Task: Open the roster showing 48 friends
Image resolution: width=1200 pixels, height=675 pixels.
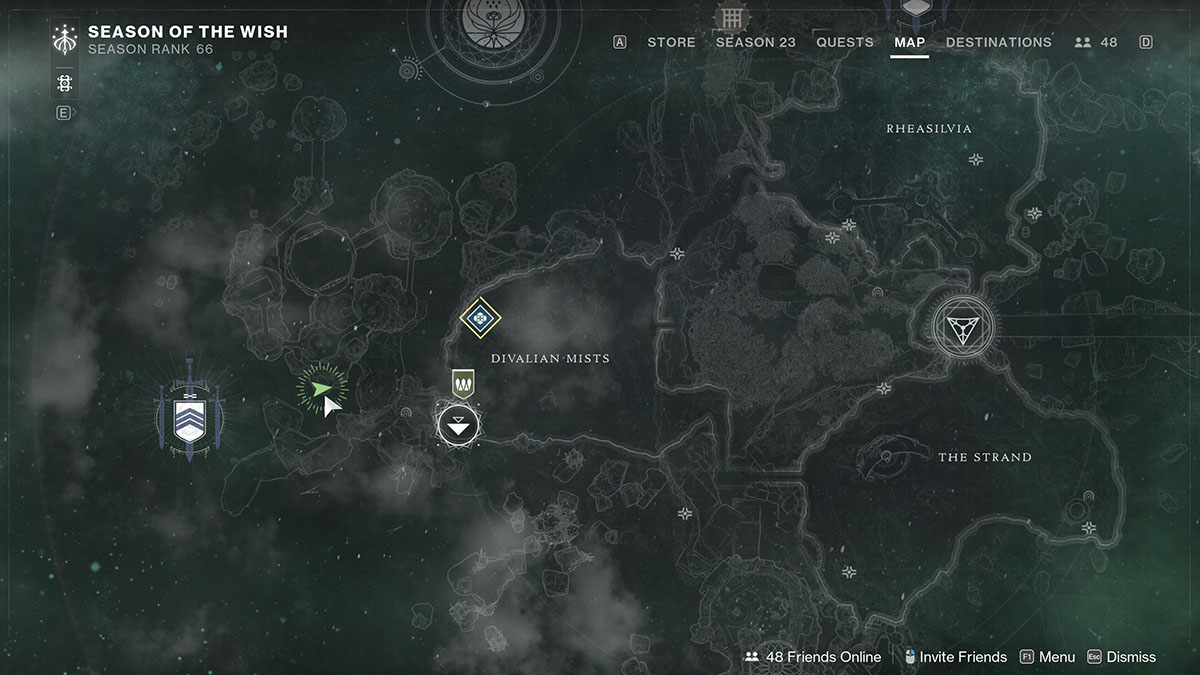Action: (x=1096, y=42)
